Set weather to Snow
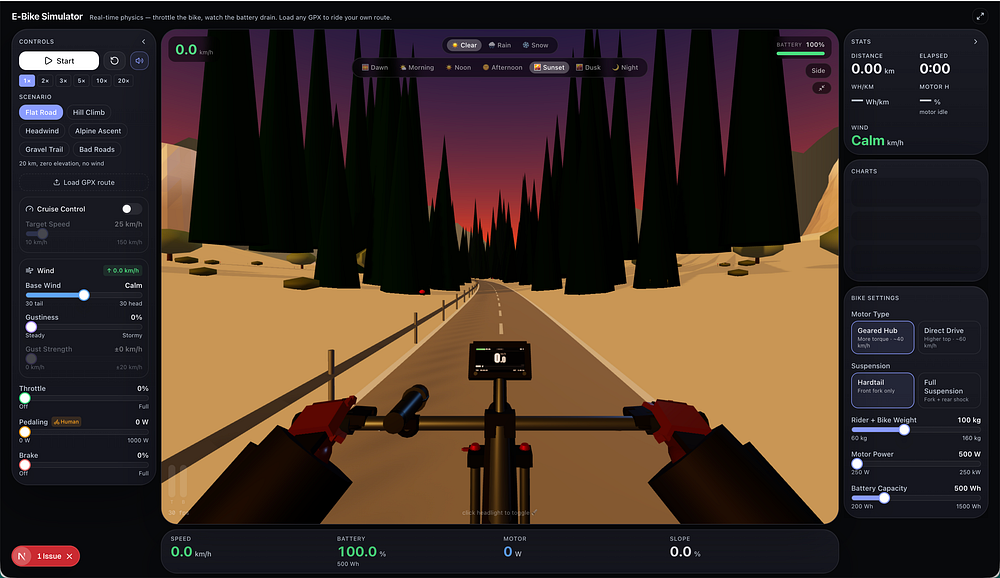The width and height of the screenshot is (1000, 578). pos(535,45)
